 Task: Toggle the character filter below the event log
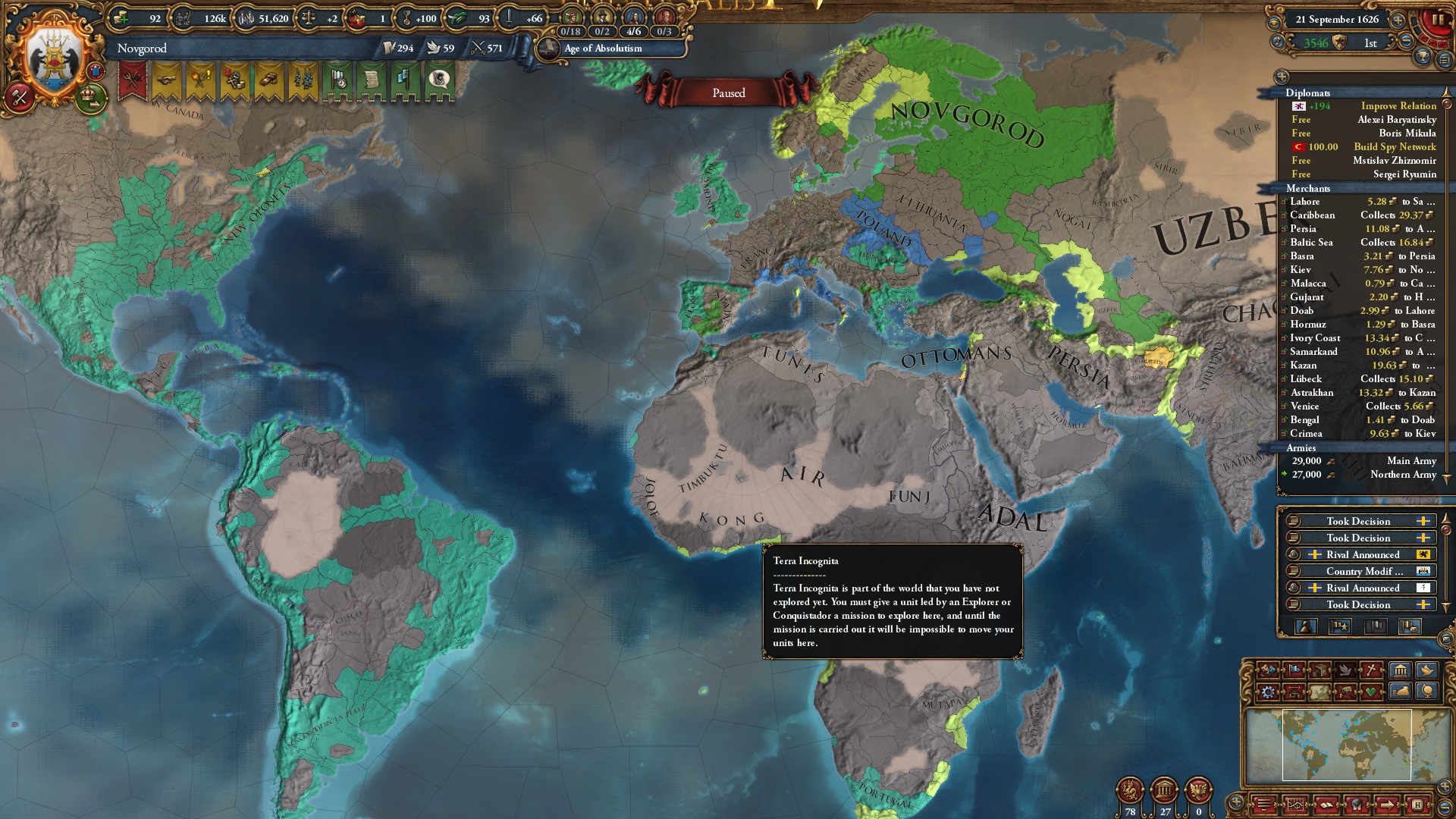(1307, 628)
